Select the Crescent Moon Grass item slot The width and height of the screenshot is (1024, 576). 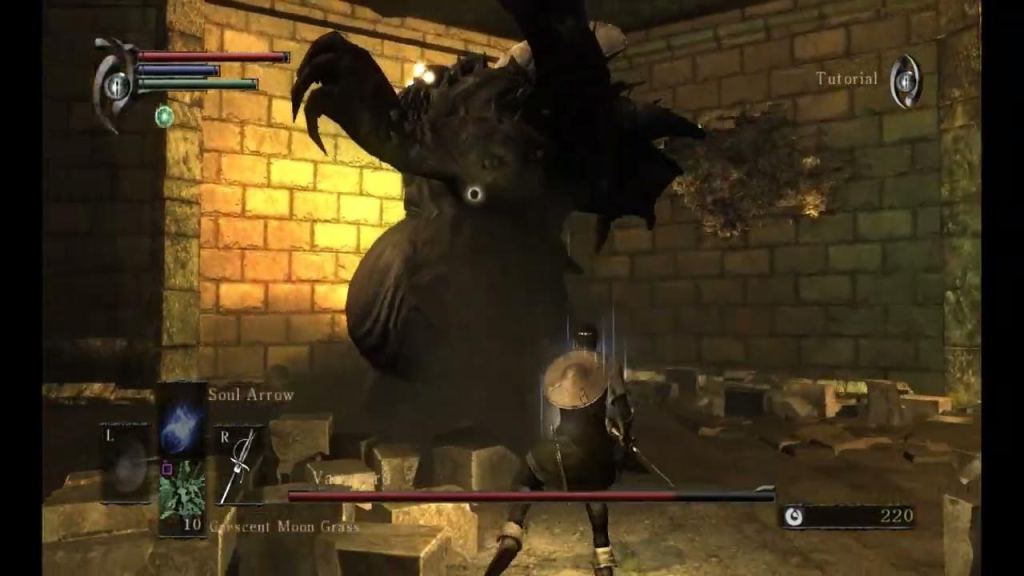click(182, 492)
